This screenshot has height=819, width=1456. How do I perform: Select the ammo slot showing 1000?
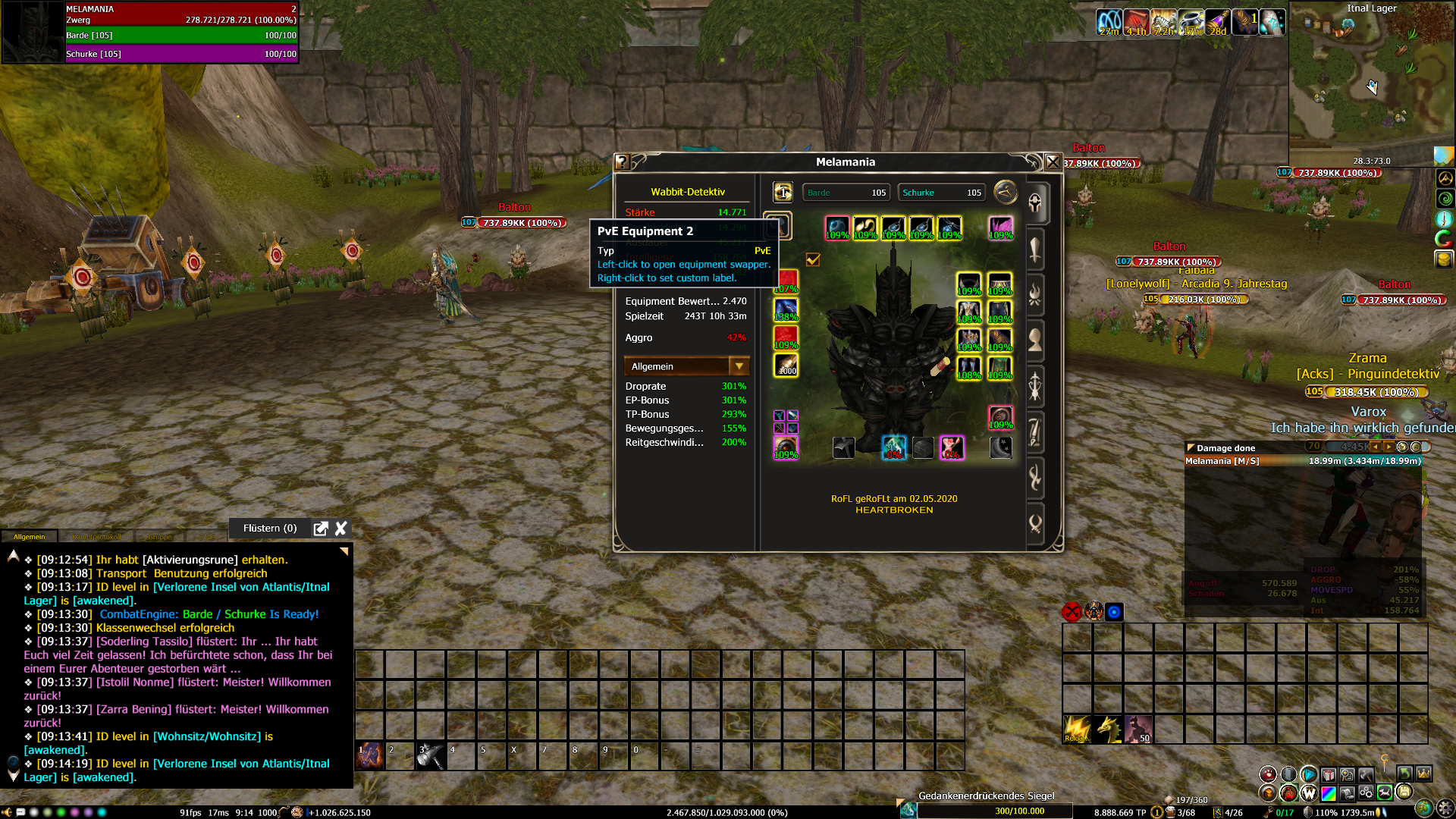(786, 365)
